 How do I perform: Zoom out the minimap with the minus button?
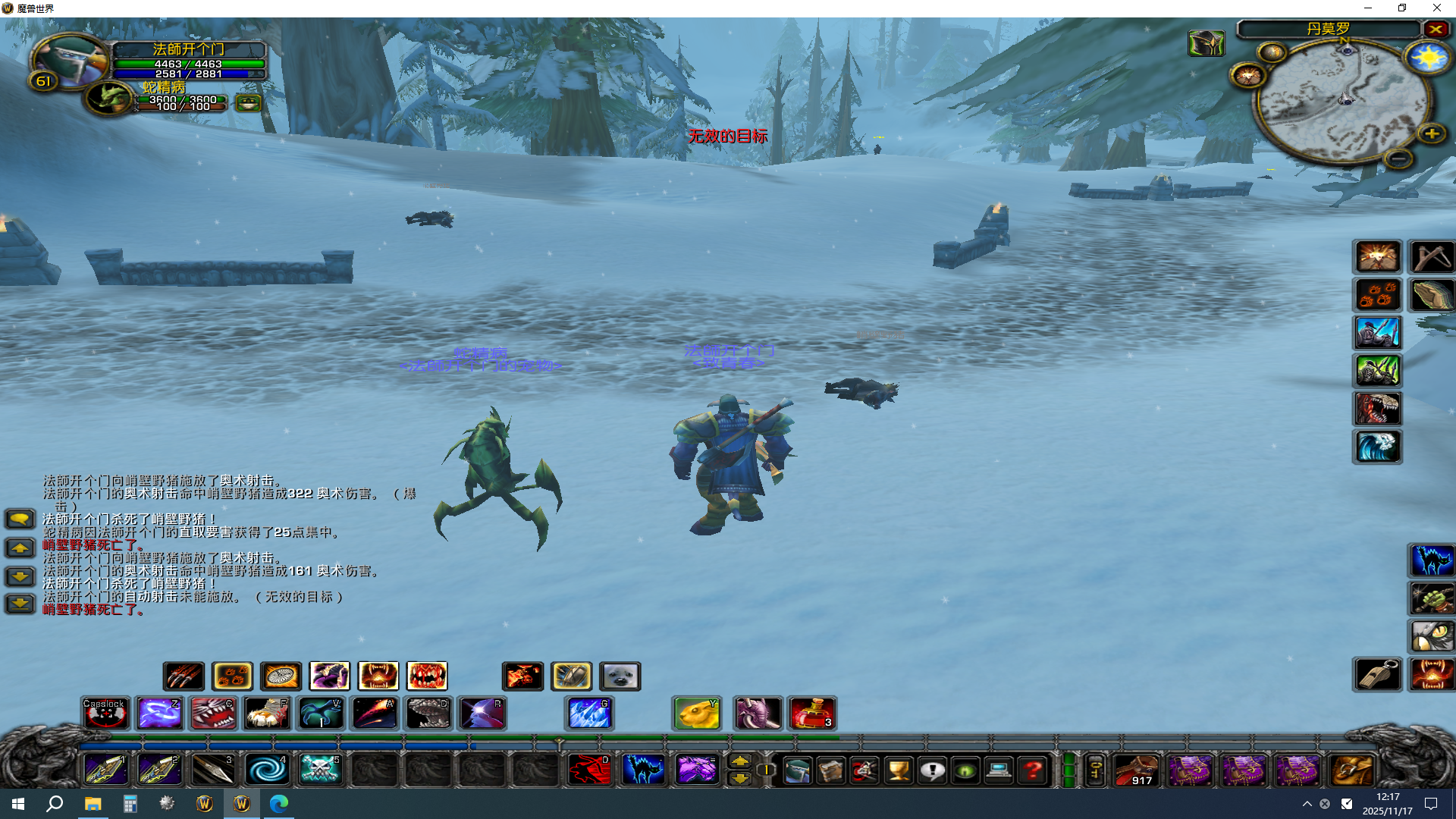click(x=1398, y=158)
